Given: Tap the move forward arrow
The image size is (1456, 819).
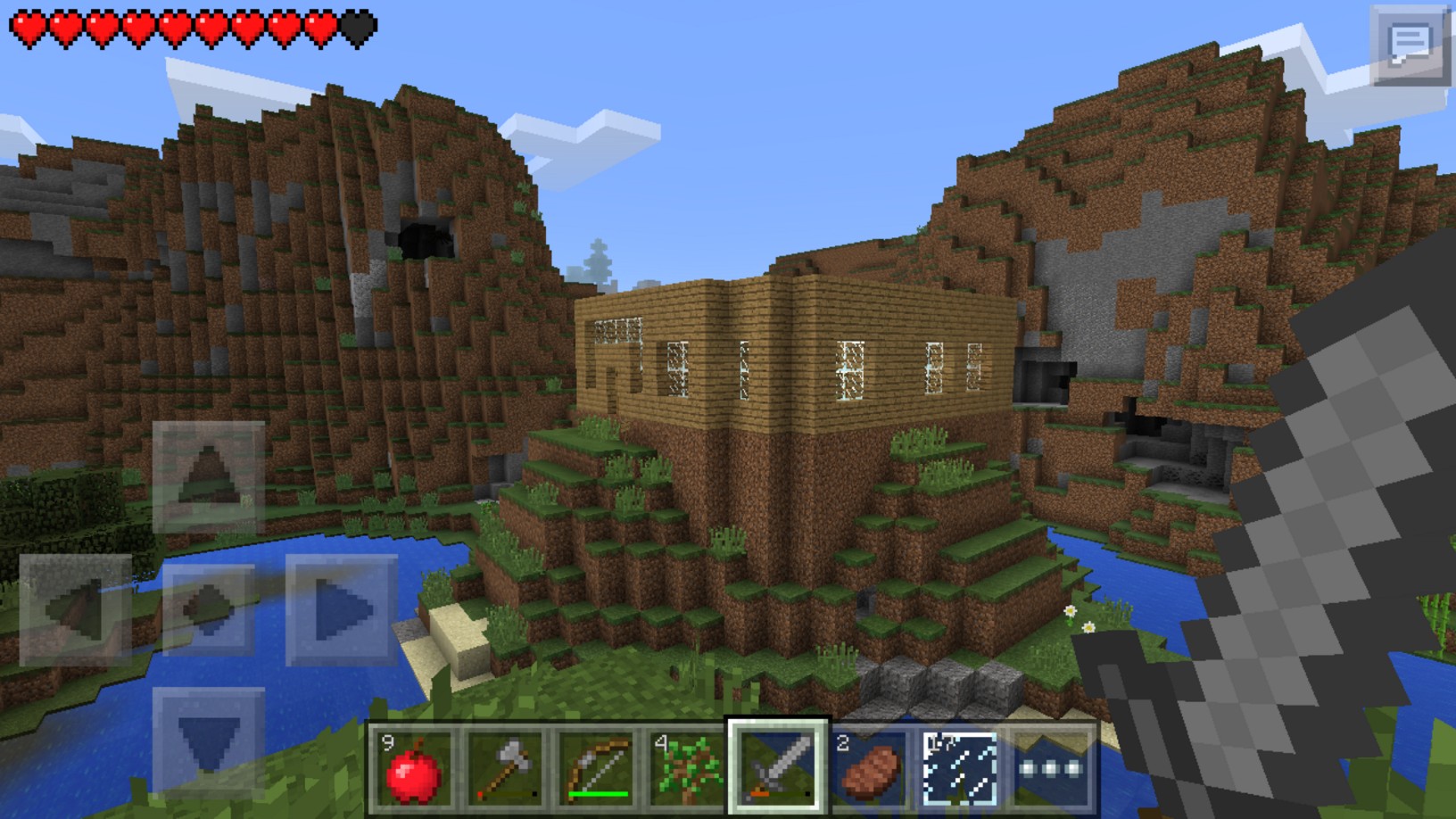Looking at the screenshot, I should [x=209, y=476].
